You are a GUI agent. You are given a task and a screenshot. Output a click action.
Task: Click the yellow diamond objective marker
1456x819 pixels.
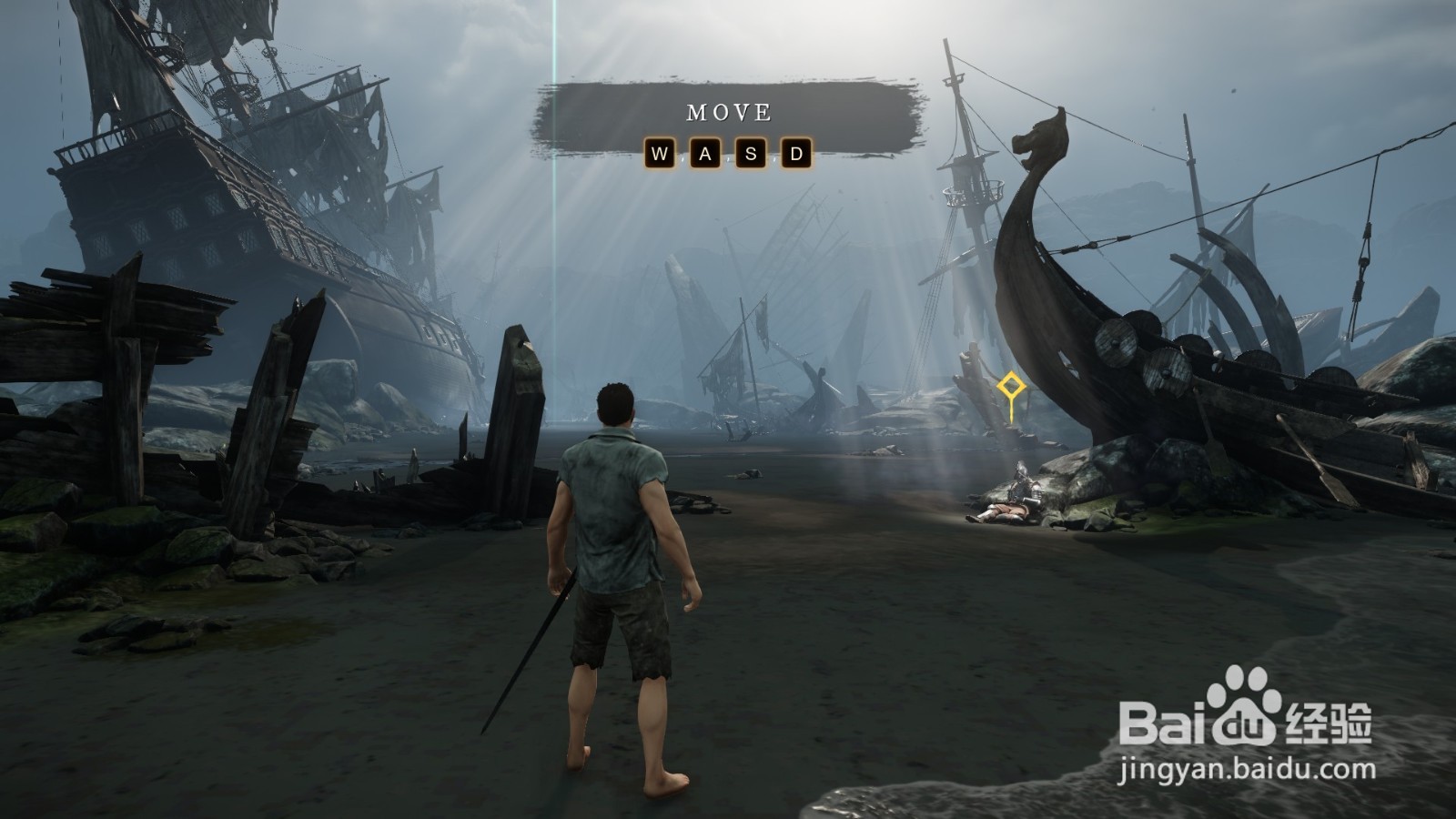pyautogui.click(x=1010, y=388)
